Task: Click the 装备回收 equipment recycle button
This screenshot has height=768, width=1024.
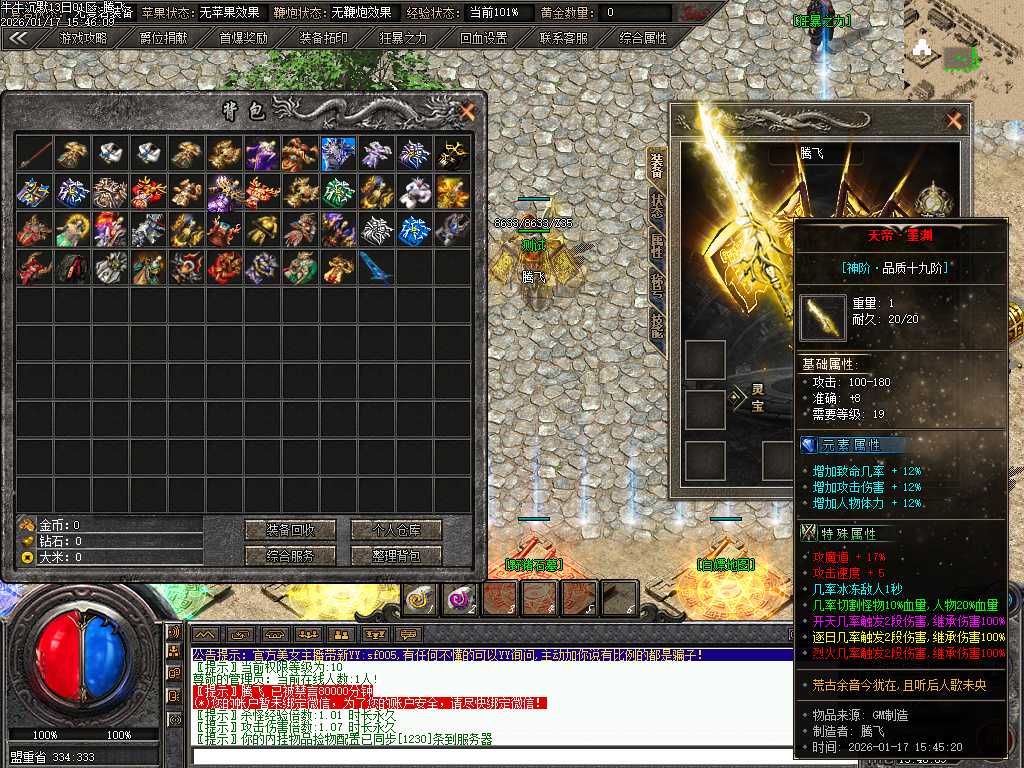Action: pyautogui.click(x=292, y=530)
